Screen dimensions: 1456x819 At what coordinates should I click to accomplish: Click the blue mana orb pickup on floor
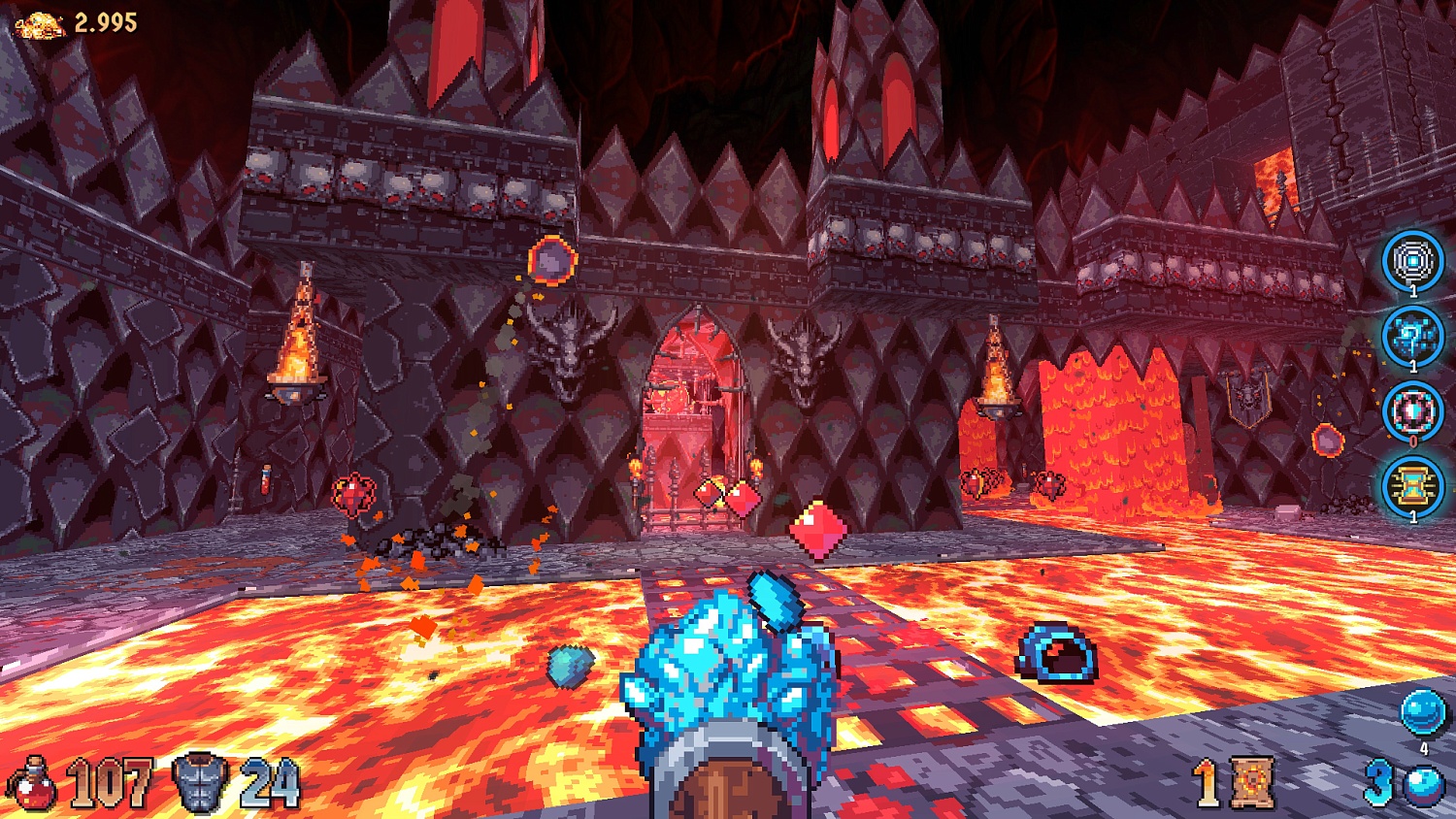[1058, 655]
